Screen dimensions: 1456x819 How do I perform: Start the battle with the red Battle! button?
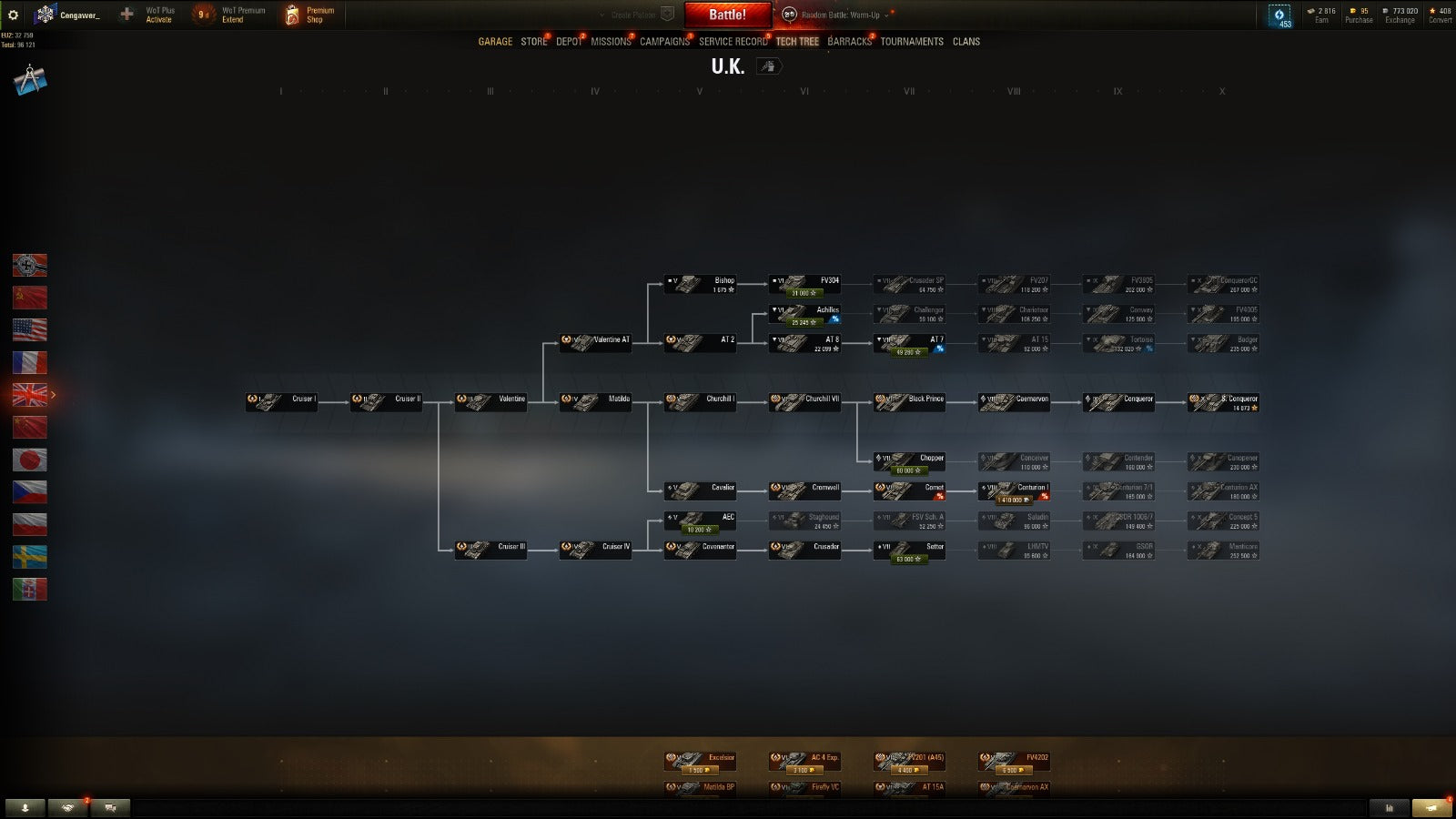pos(727,15)
